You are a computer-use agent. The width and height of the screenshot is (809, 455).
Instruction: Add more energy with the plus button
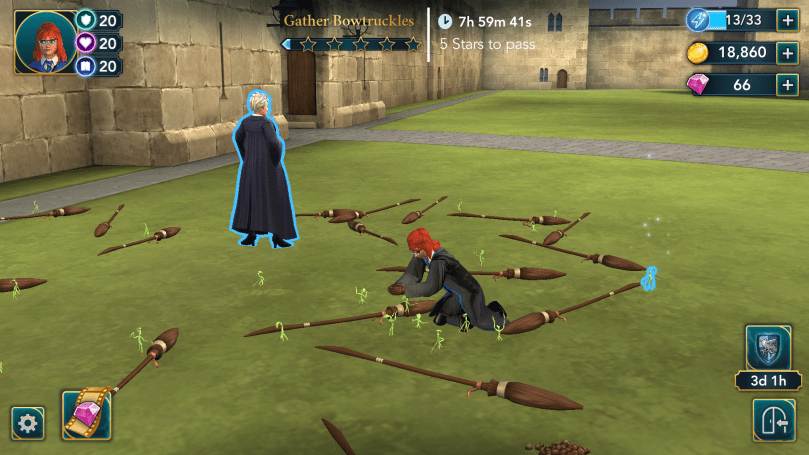[787, 20]
